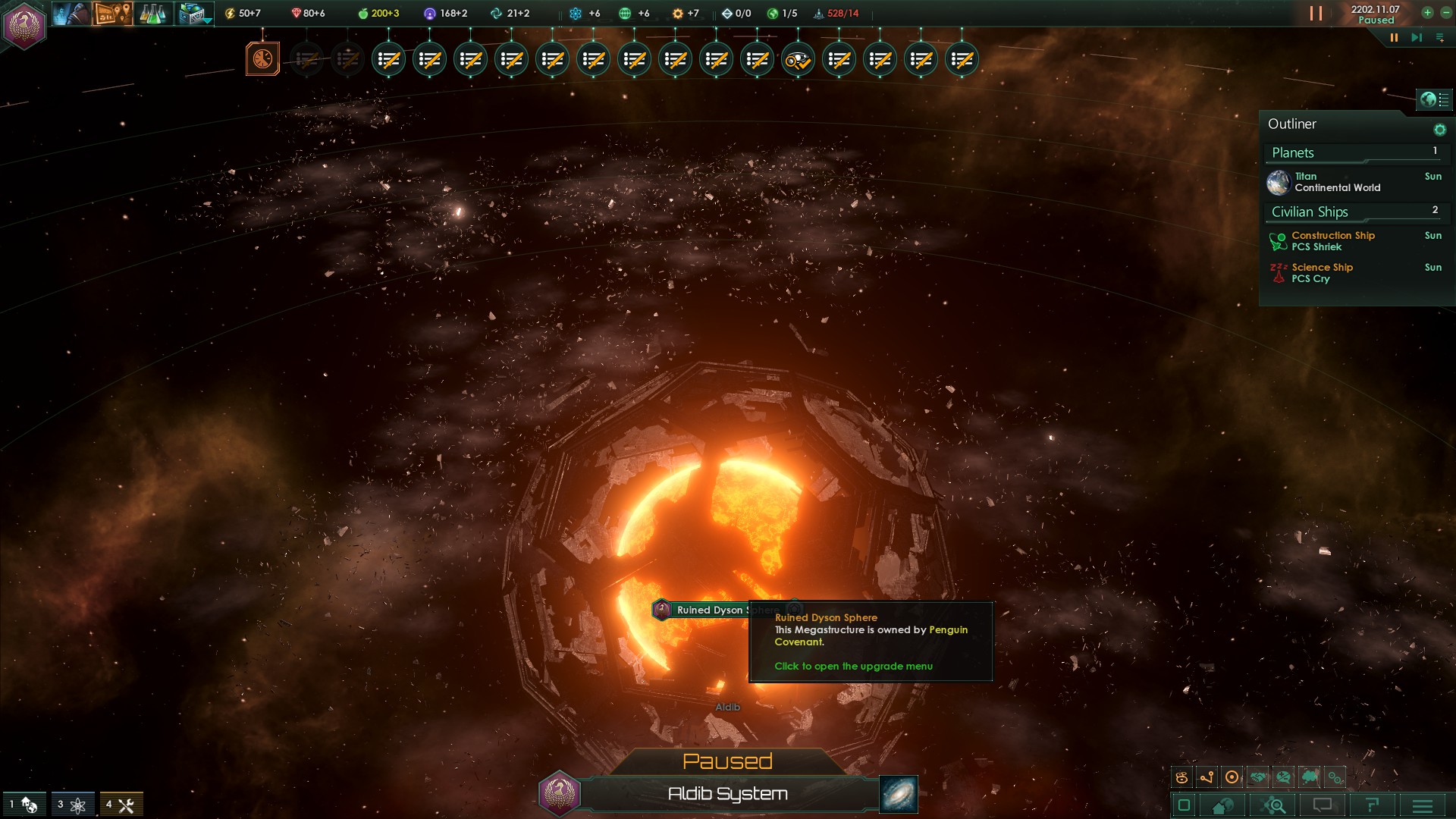Open the ship designer crate icon
Screen dimensions: 1456x819
pos(193,14)
